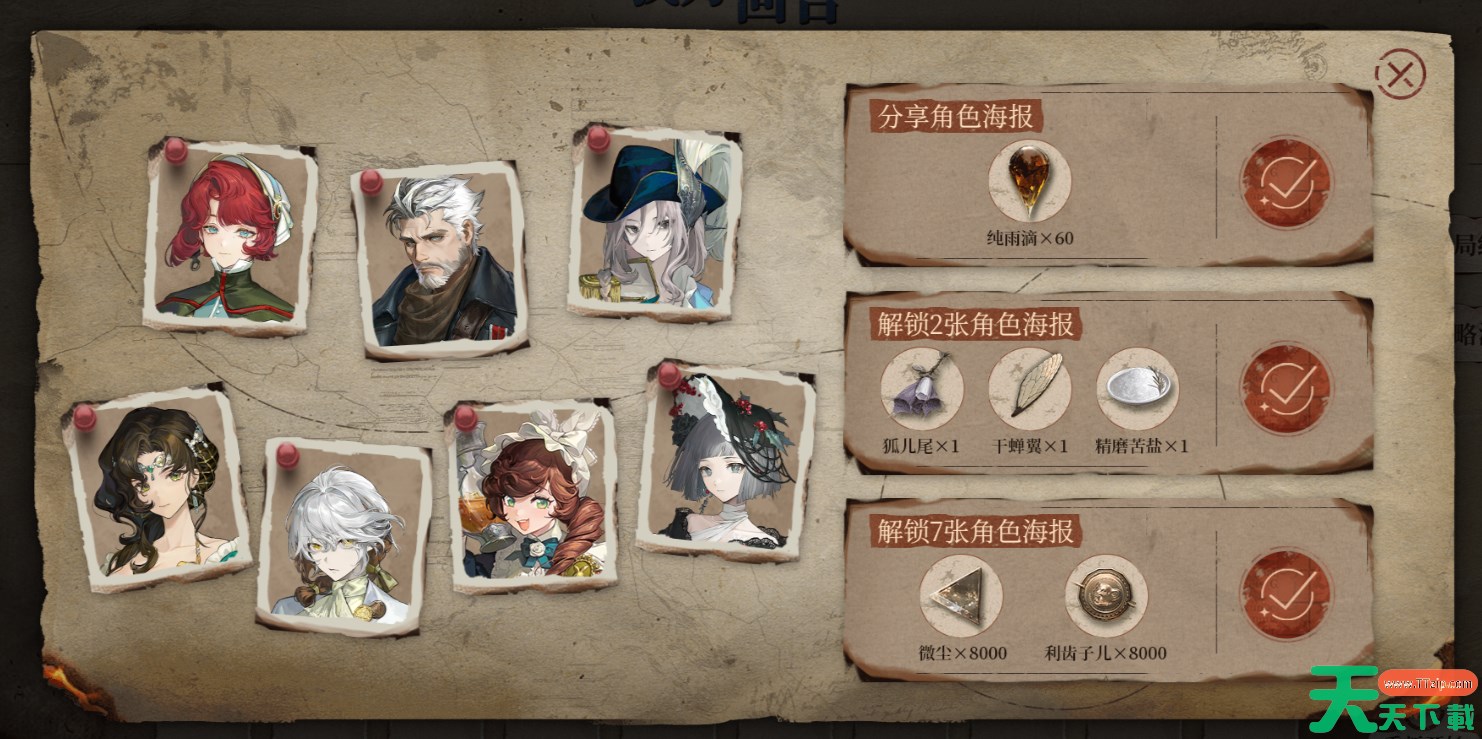The height and width of the screenshot is (739, 1482).
Task: Claim the 解锁7张角色海报 reward checkmark
Action: [1285, 595]
